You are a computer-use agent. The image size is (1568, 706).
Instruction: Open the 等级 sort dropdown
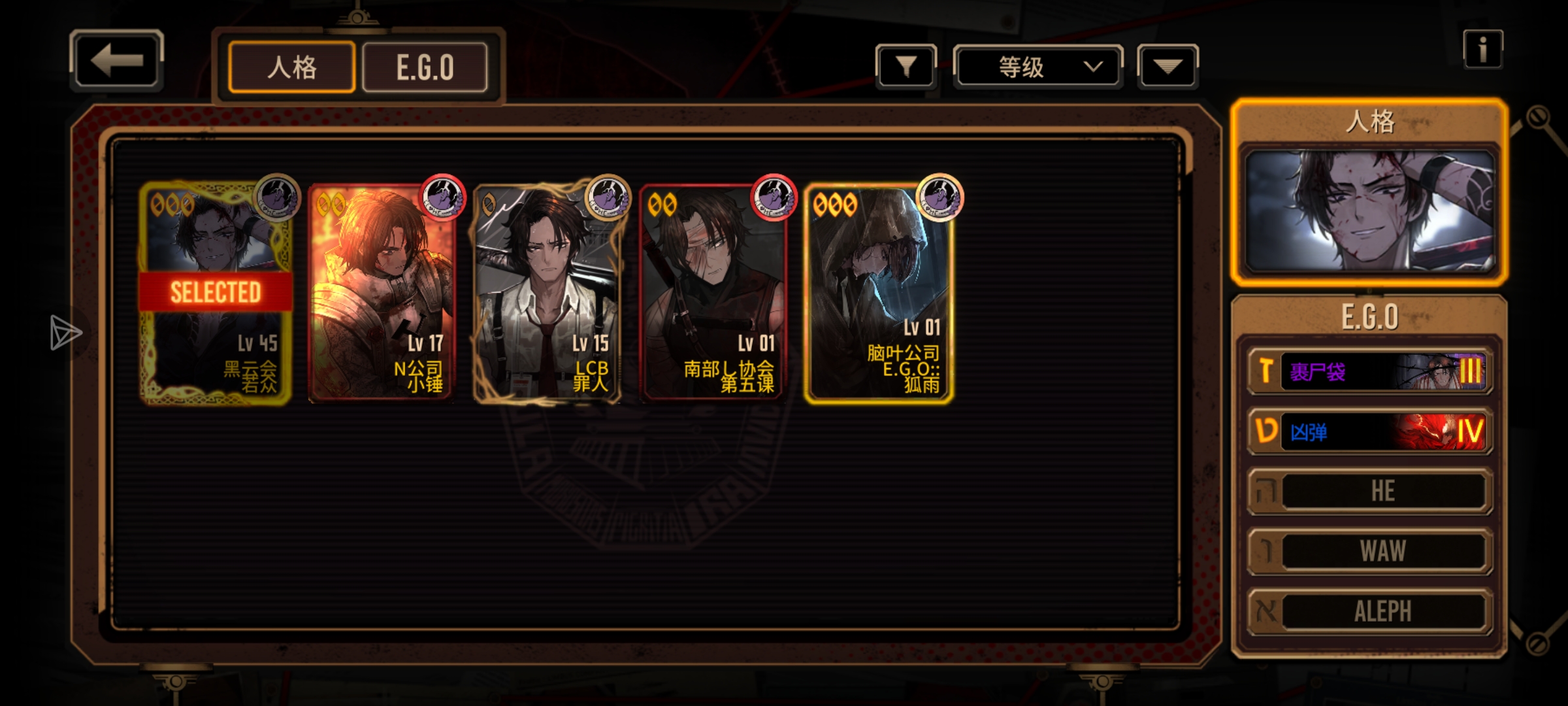pyautogui.click(x=1037, y=67)
